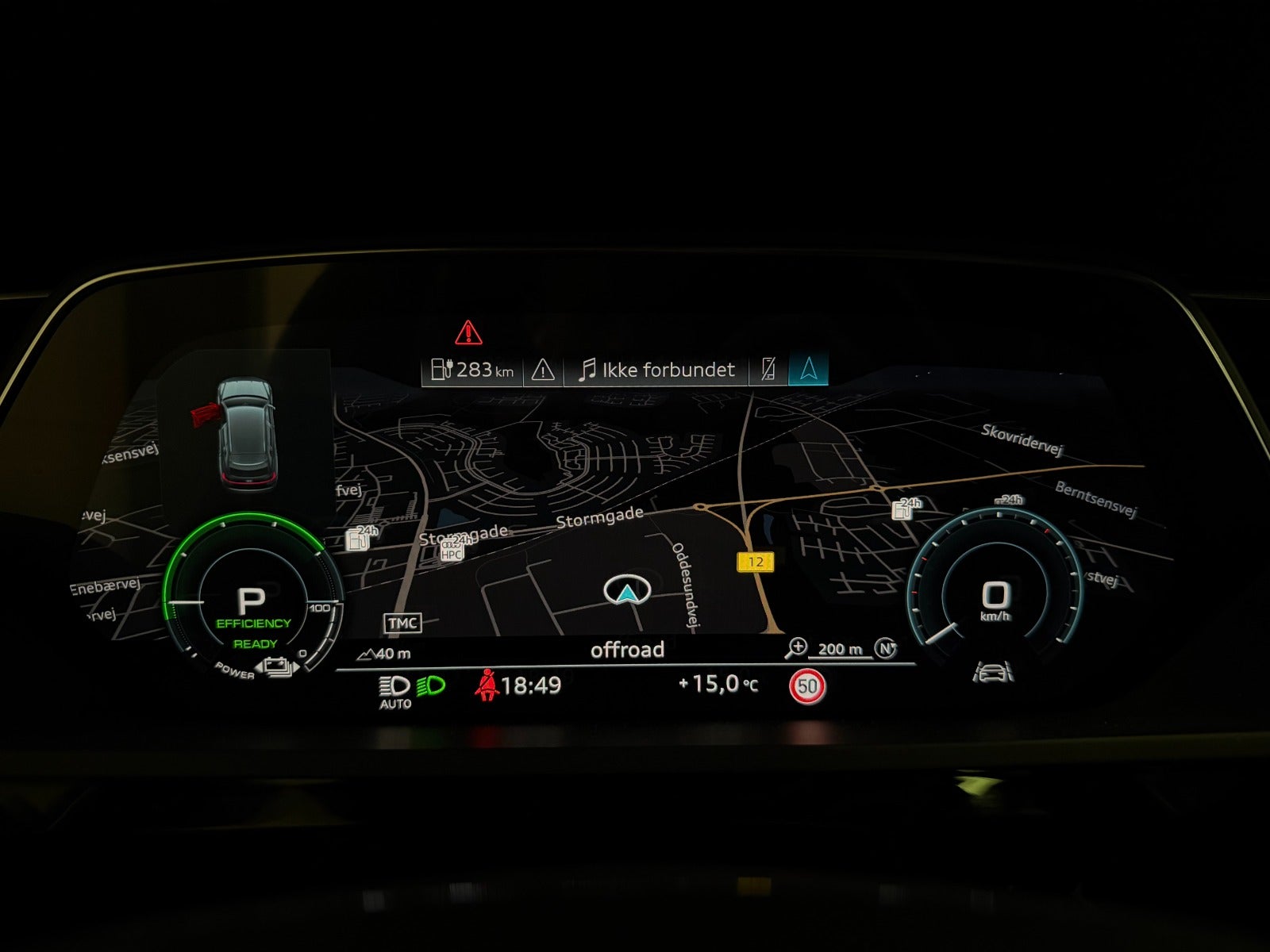Click the lane assist car icon
Screen dimensions: 1270x952
993,673
